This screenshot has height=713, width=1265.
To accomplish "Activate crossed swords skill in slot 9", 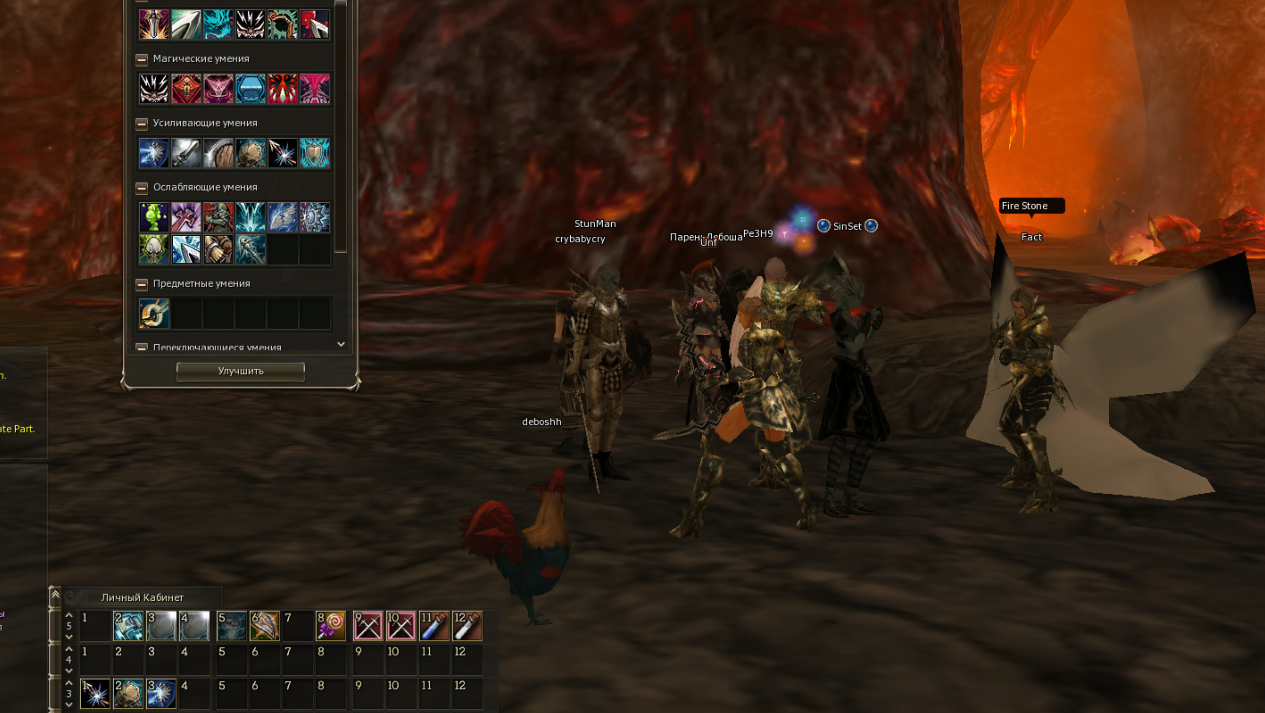I will click(367, 626).
